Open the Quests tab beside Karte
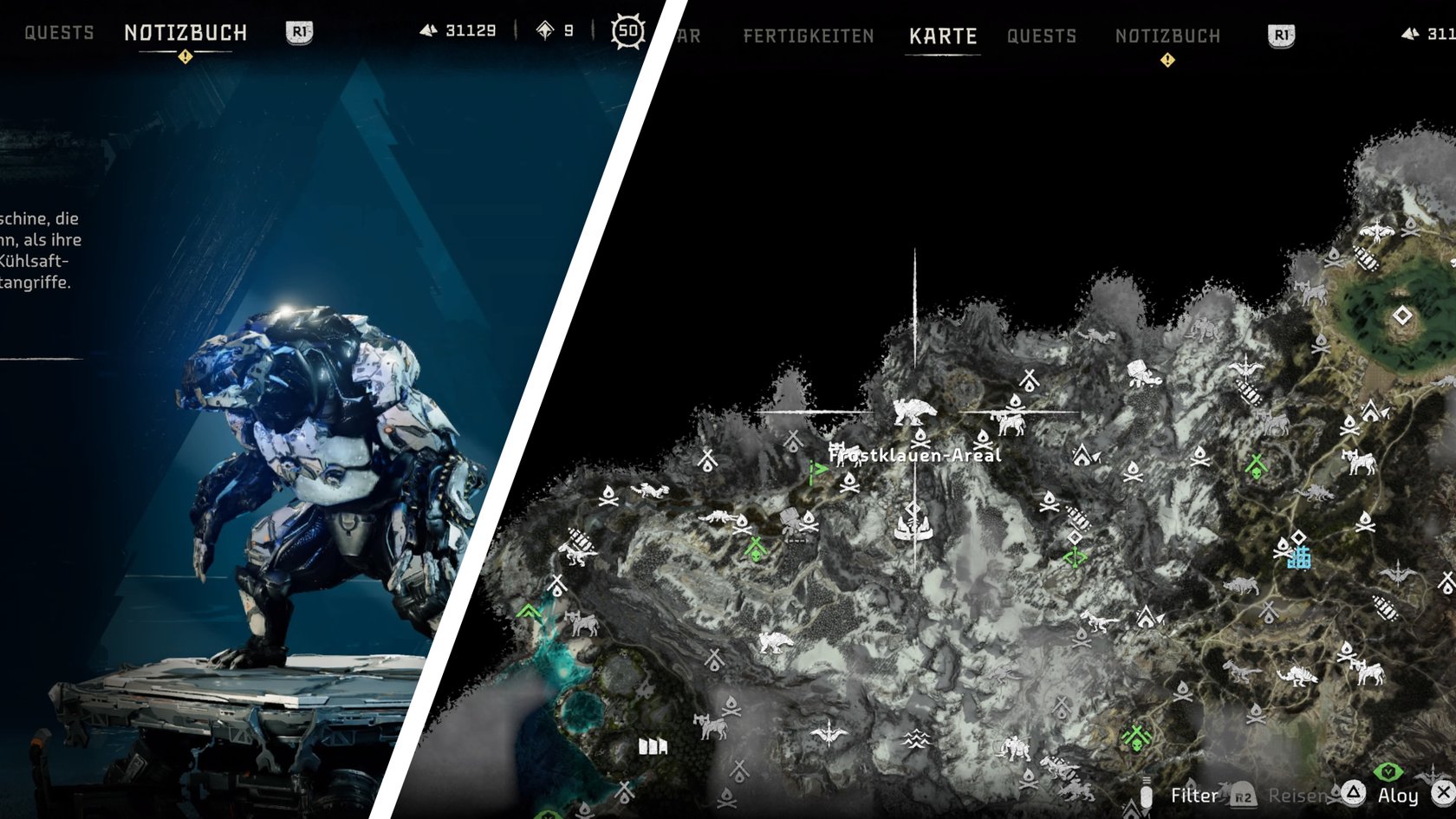The image size is (1456, 819). [1042, 36]
